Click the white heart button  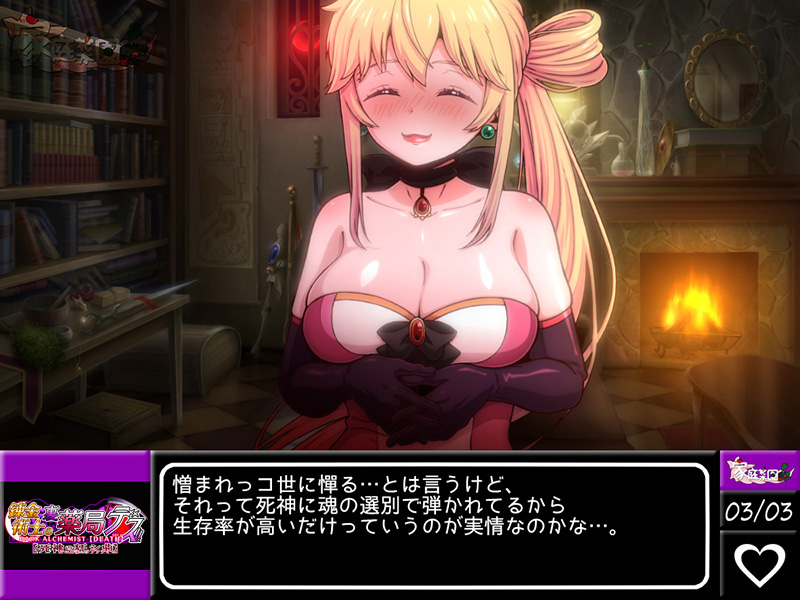pyautogui.click(x=759, y=564)
